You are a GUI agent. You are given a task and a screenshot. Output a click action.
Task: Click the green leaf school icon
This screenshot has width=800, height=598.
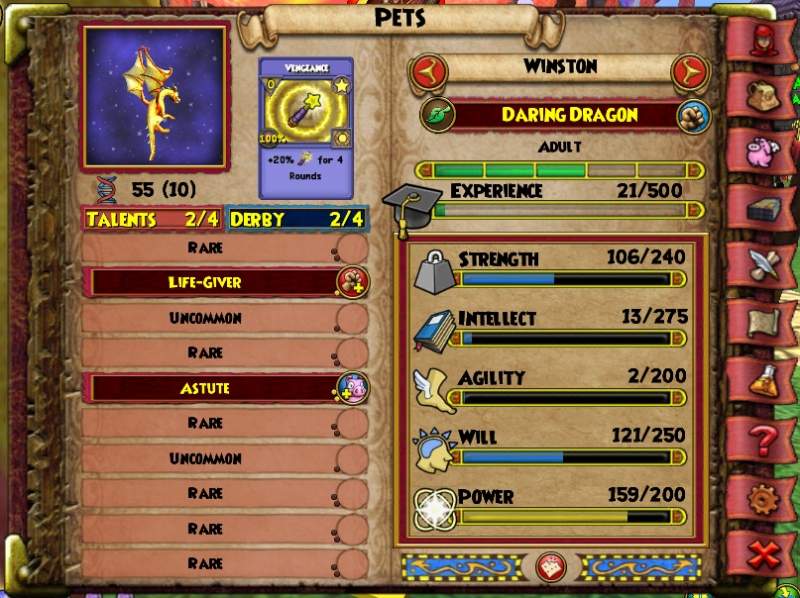pyautogui.click(x=437, y=114)
